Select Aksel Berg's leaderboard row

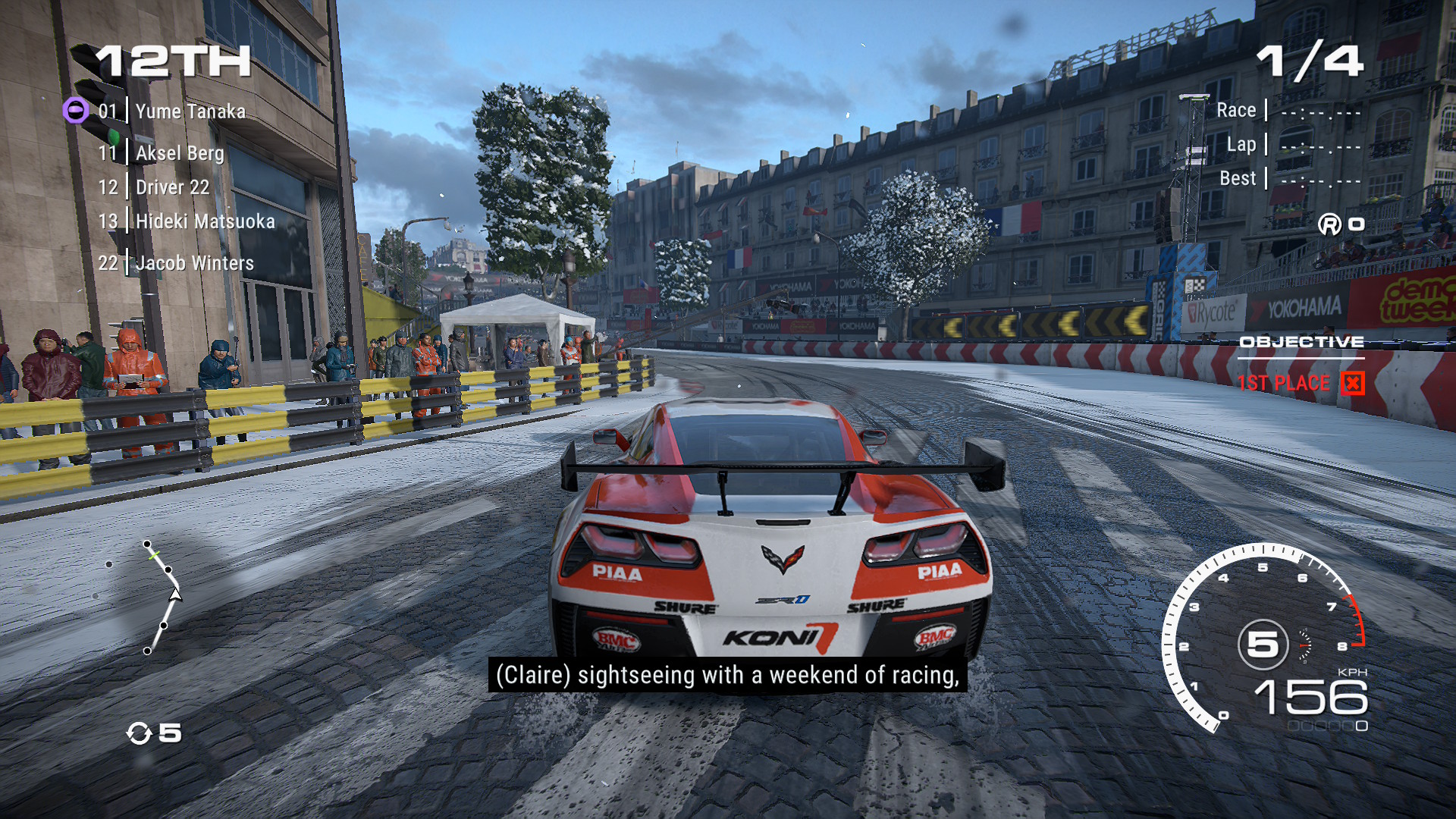(x=180, y=153)
